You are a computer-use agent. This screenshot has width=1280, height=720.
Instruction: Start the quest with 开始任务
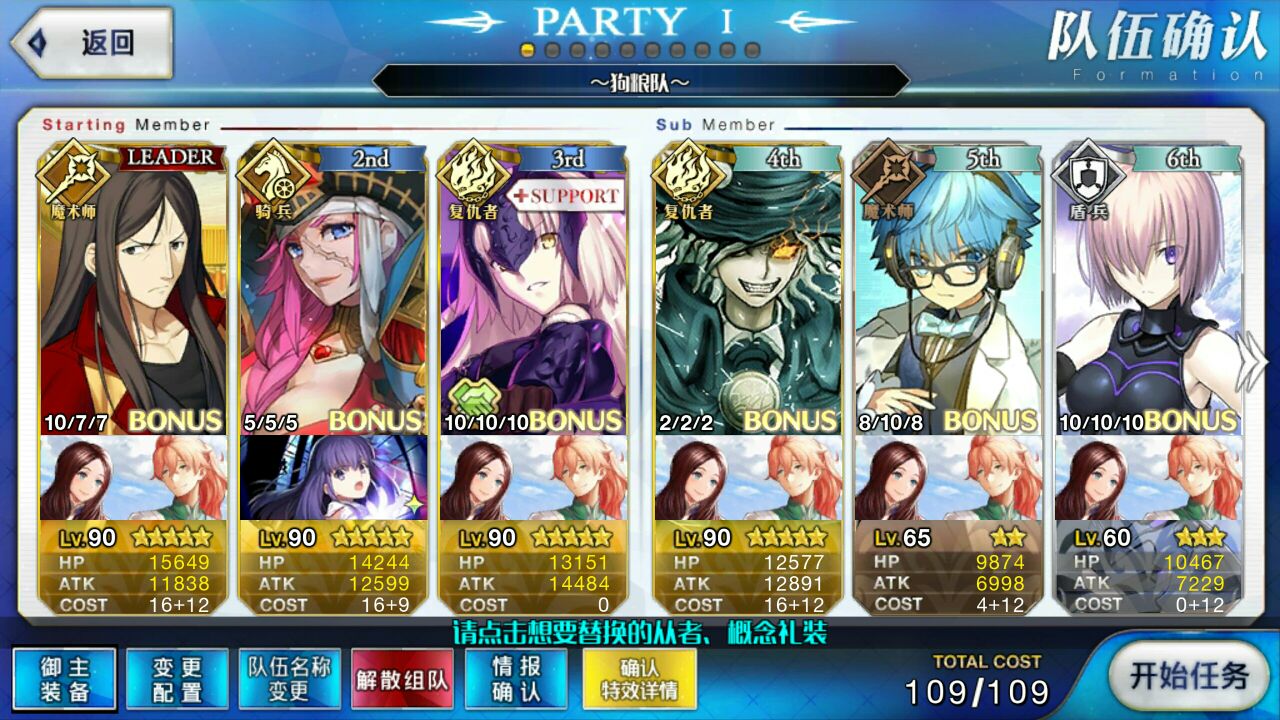(x=1188, y=676)
